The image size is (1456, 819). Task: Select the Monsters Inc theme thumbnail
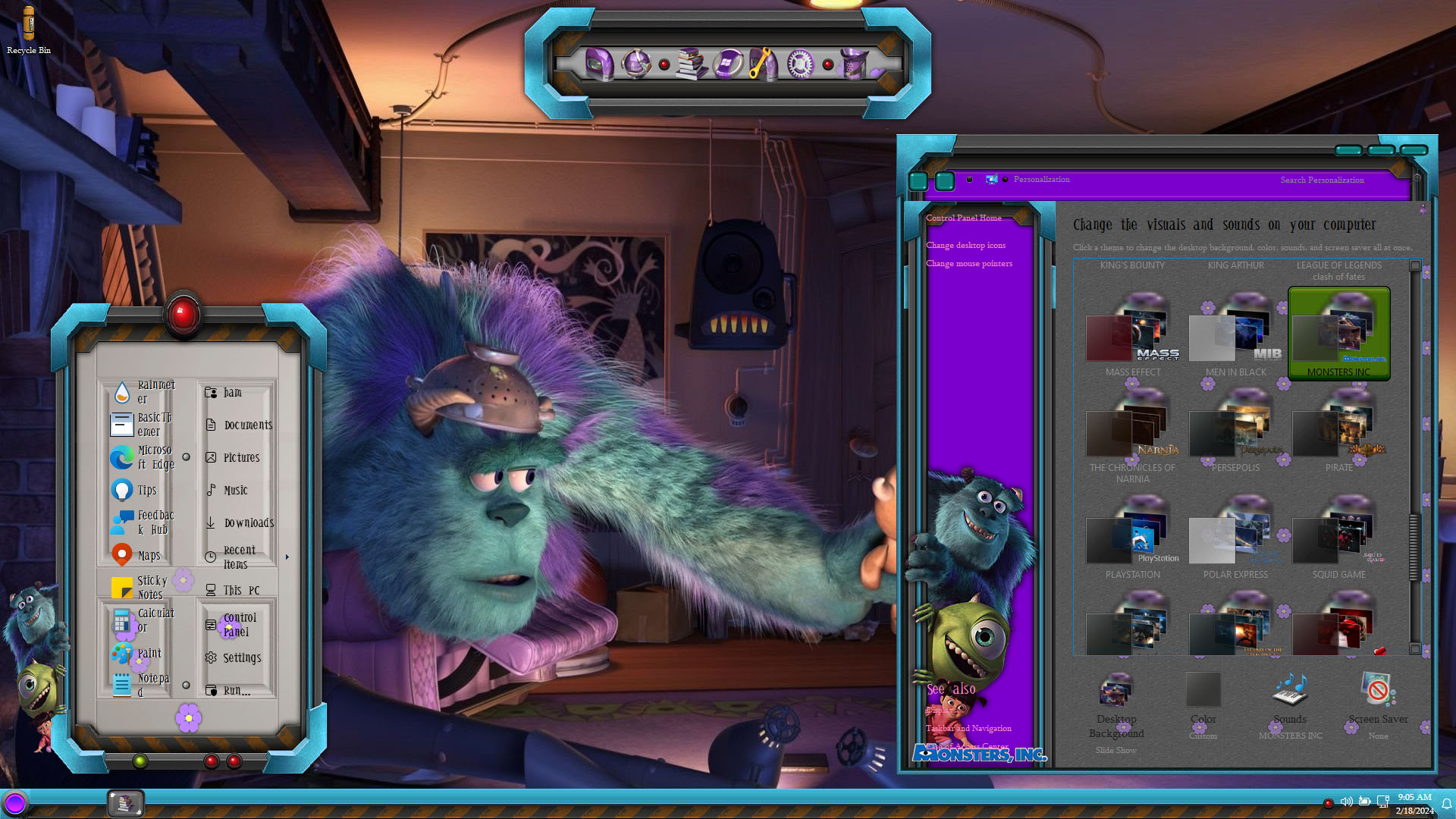point(1338,334)
